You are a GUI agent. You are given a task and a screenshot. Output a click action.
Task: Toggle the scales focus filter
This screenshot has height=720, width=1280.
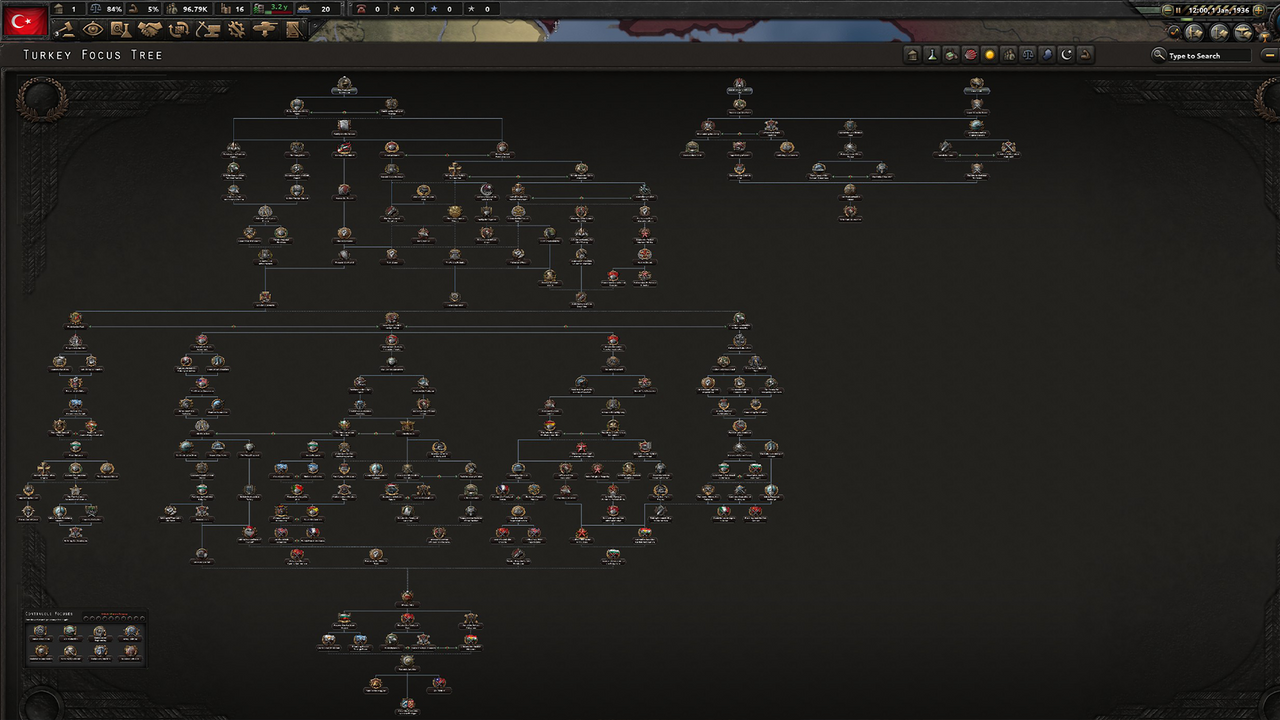point(1028,55)
